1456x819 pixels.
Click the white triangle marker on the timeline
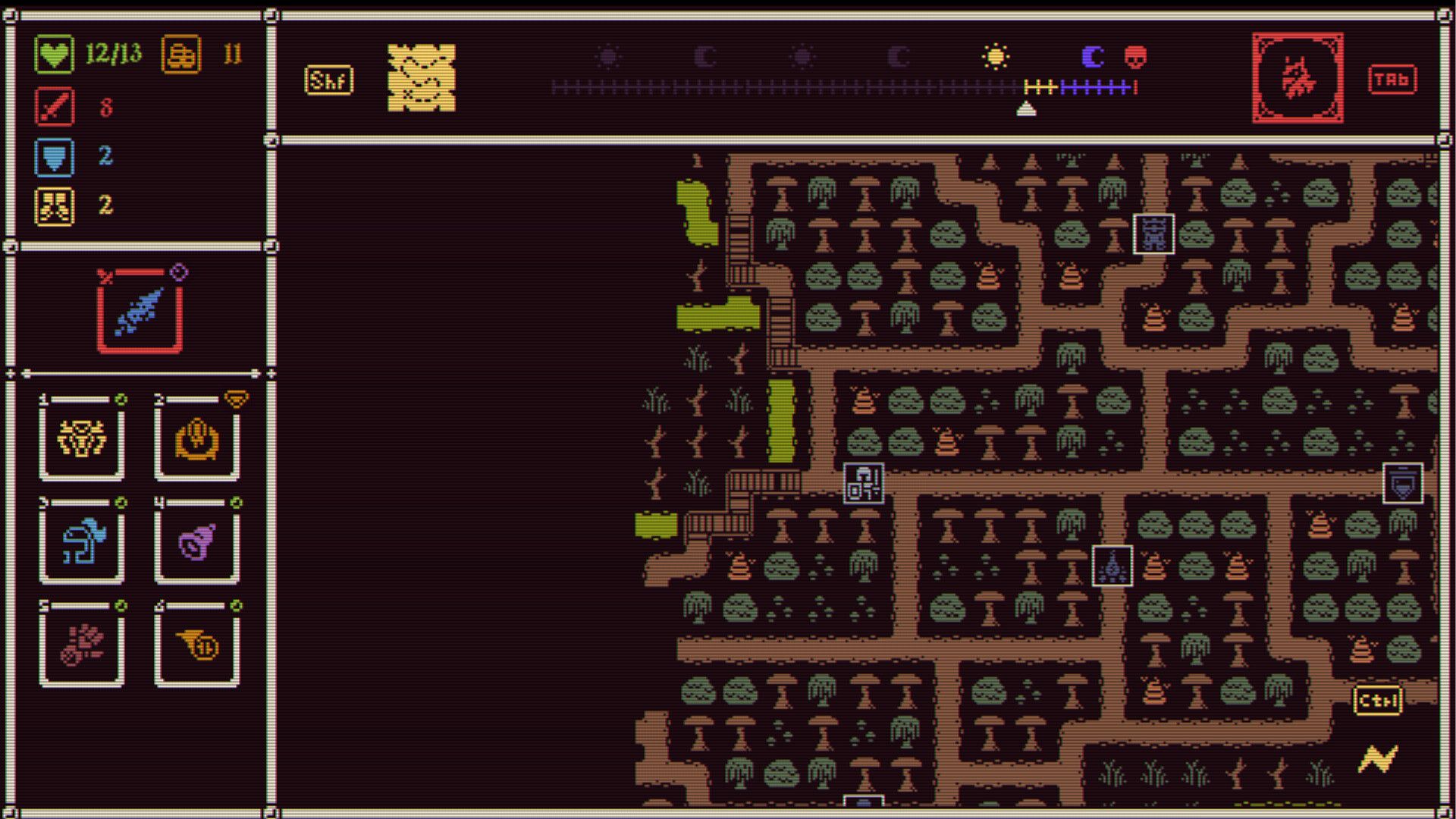pos(1028,108)
